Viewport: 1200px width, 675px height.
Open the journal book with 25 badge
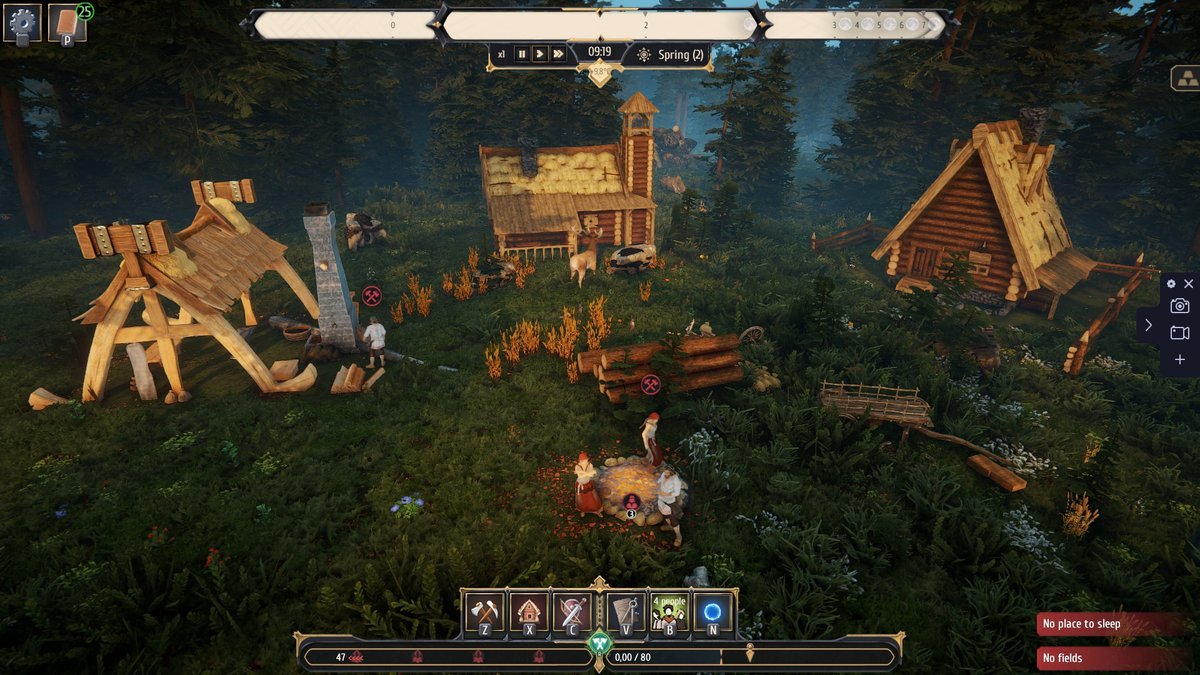coord(67,23)
